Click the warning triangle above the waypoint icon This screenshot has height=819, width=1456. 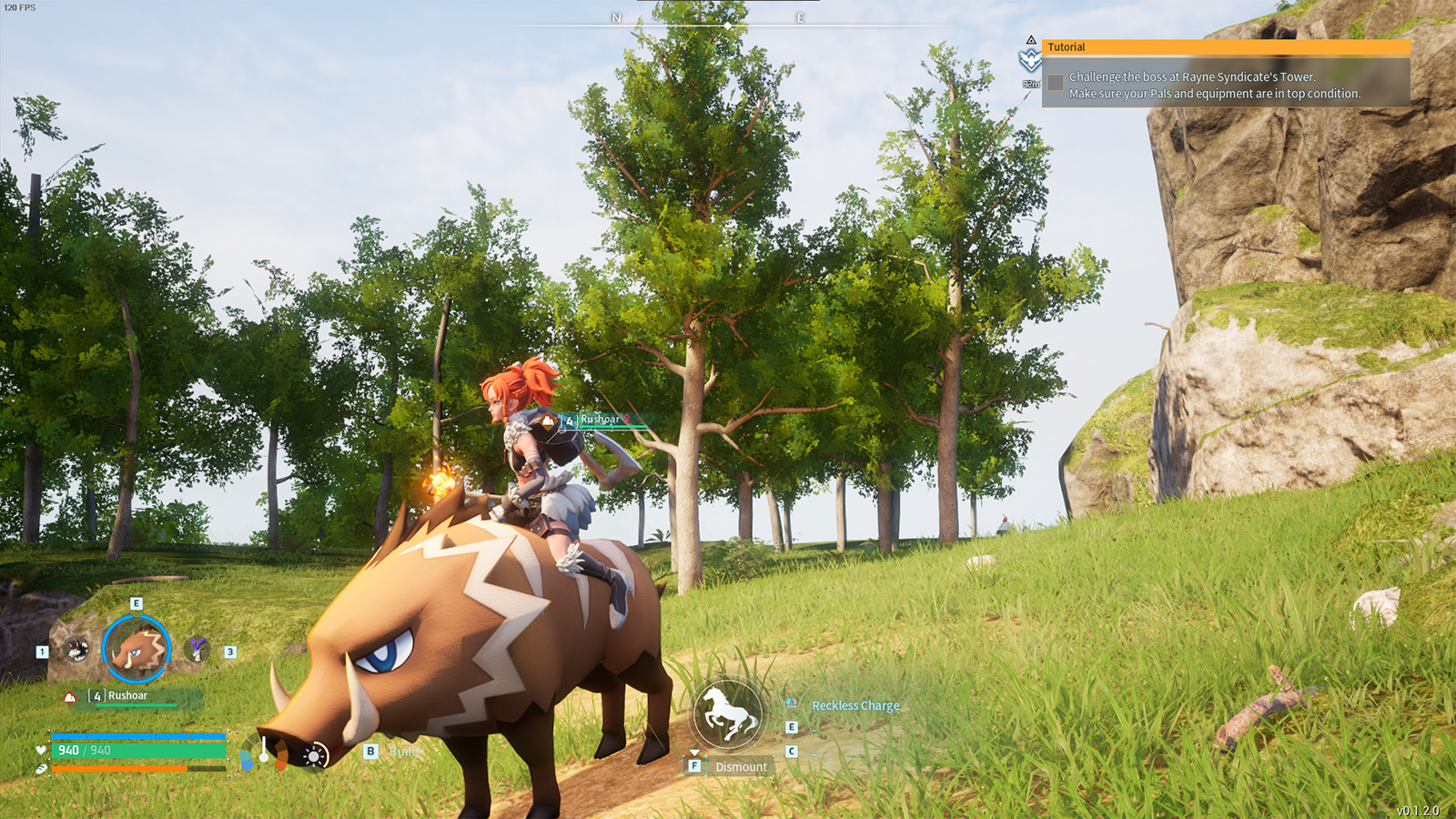click(x=1031, y=40)
